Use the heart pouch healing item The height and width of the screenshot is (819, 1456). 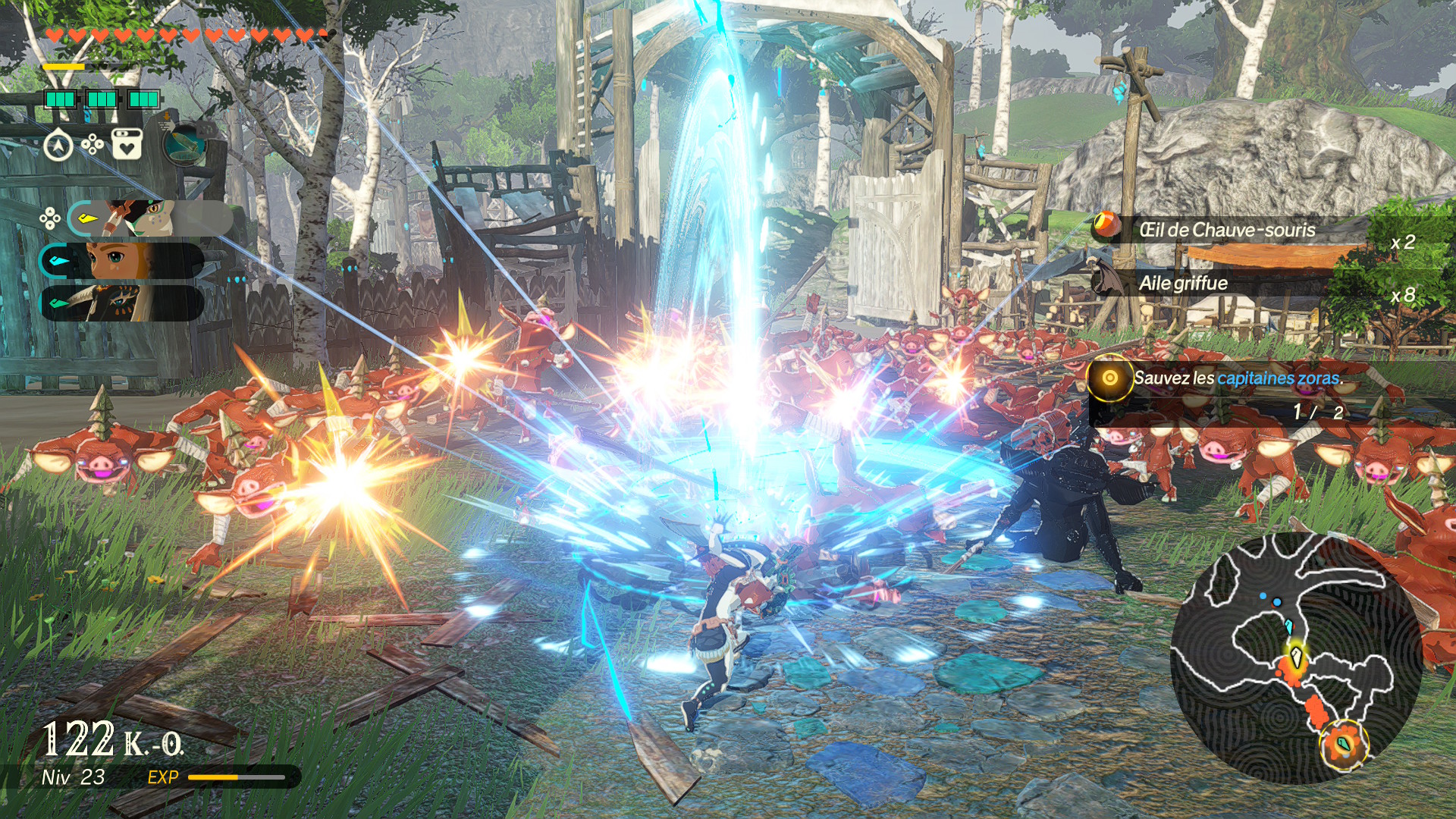coord(127,144)
